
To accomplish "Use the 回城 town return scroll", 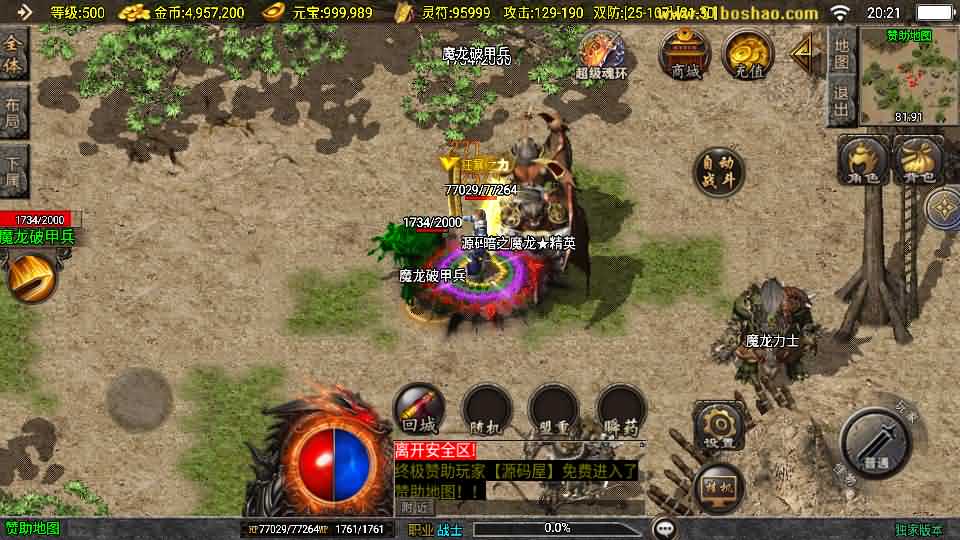I will tap(419, 409).
